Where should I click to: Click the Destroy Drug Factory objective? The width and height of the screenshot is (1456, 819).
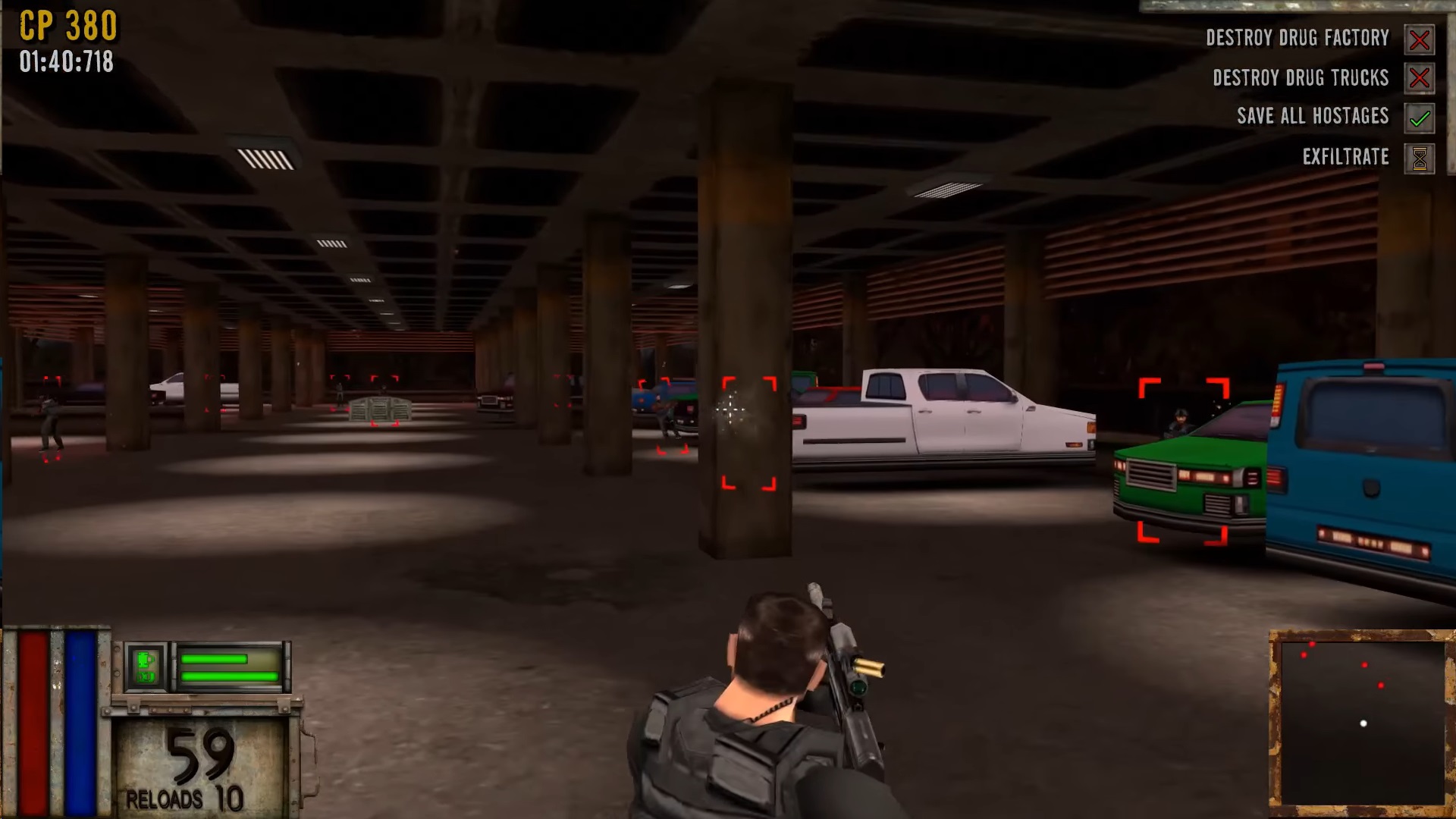coord(1297,38)
